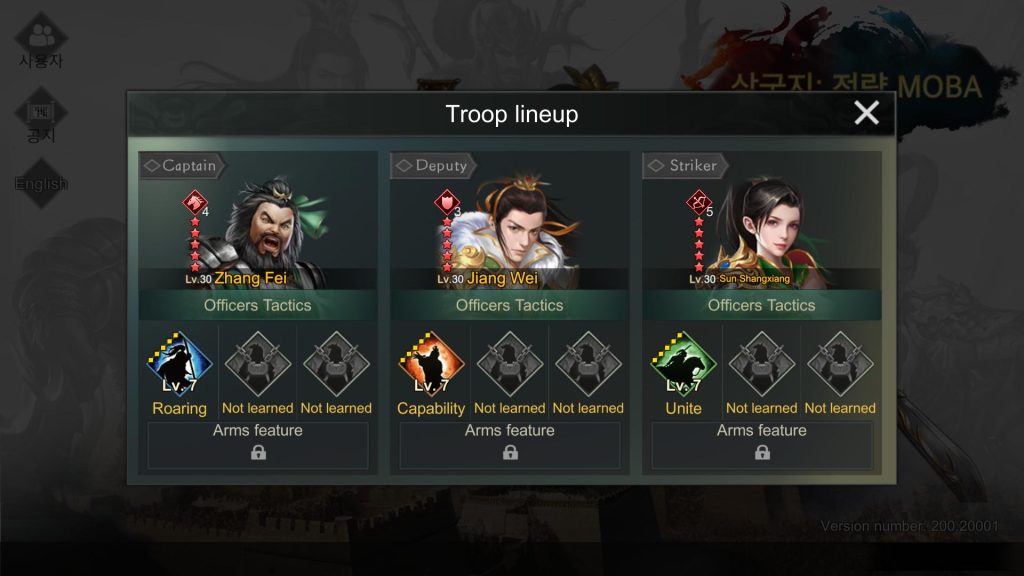Click Zhang Fei's locked Arms feature

[258, 445]
